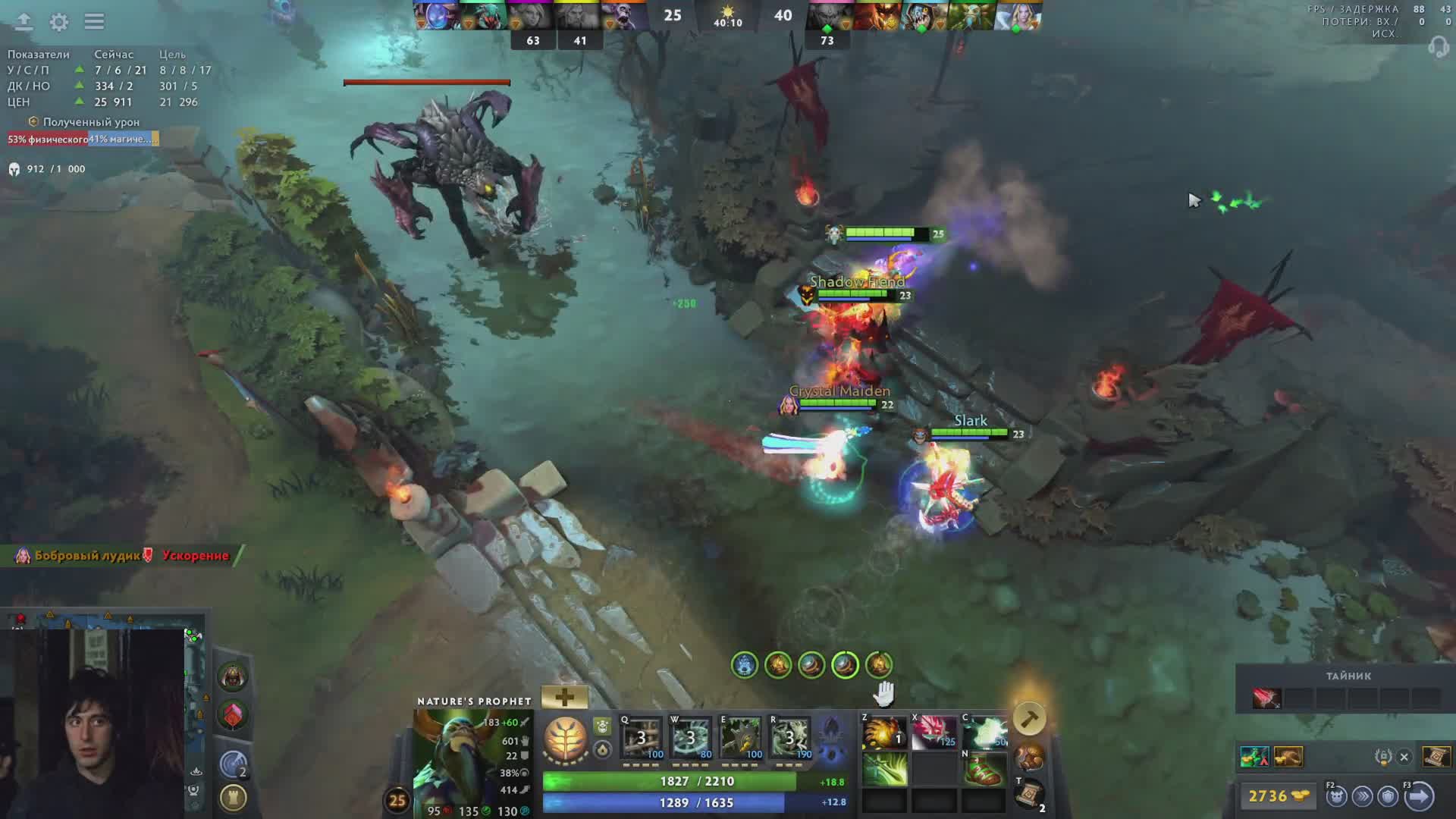Screen dimensions: 1456x819
Task: Cast Nature's Call treant ability
Action: (x=740, y=736)
